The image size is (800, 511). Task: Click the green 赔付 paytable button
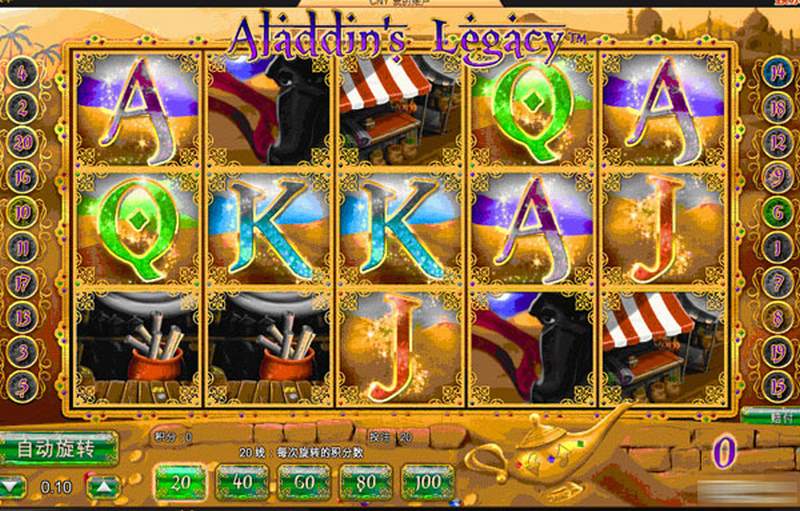[772, 415]
